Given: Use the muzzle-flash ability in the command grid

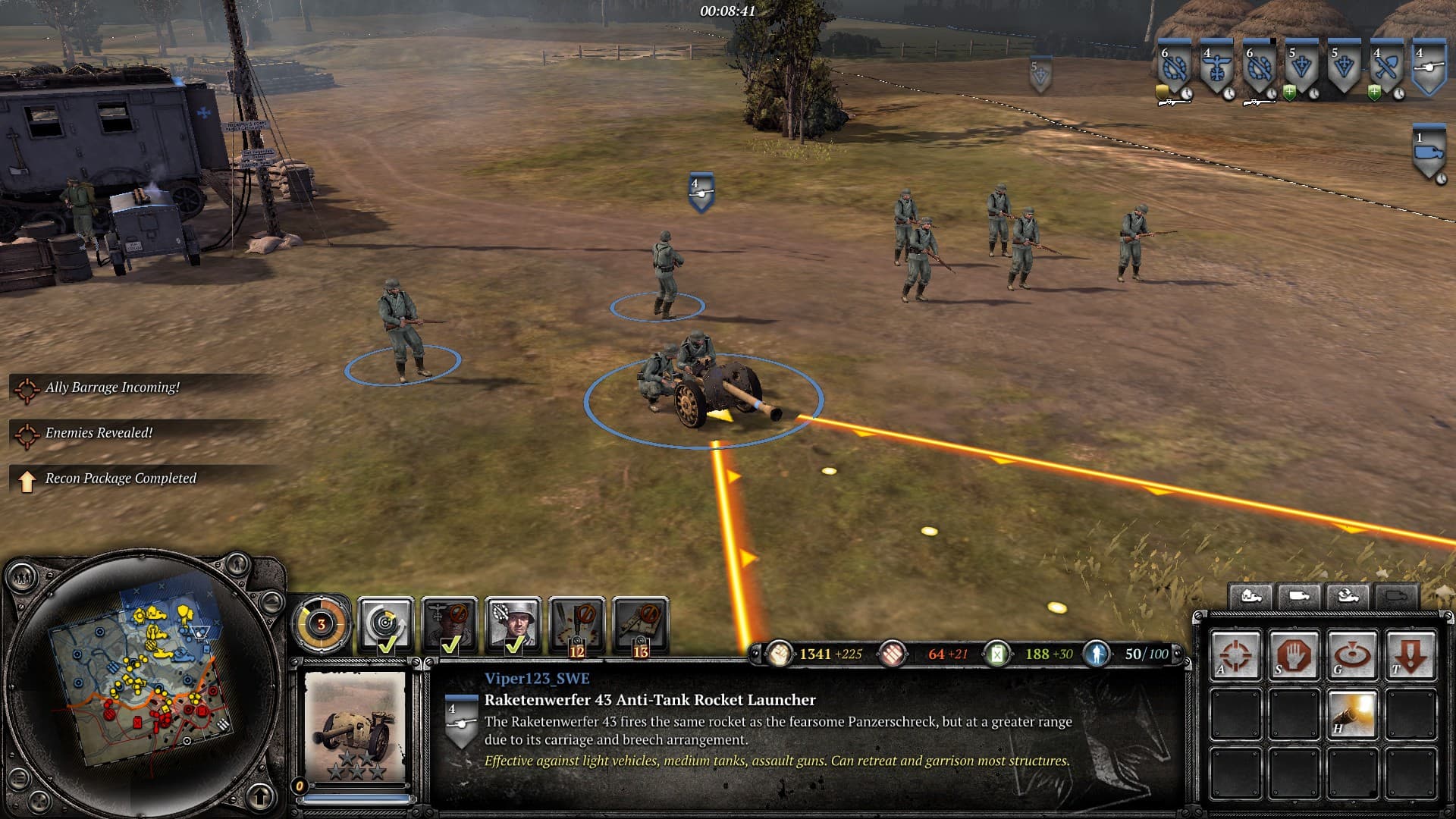Looking at the screenshot, I should 1352,714.
